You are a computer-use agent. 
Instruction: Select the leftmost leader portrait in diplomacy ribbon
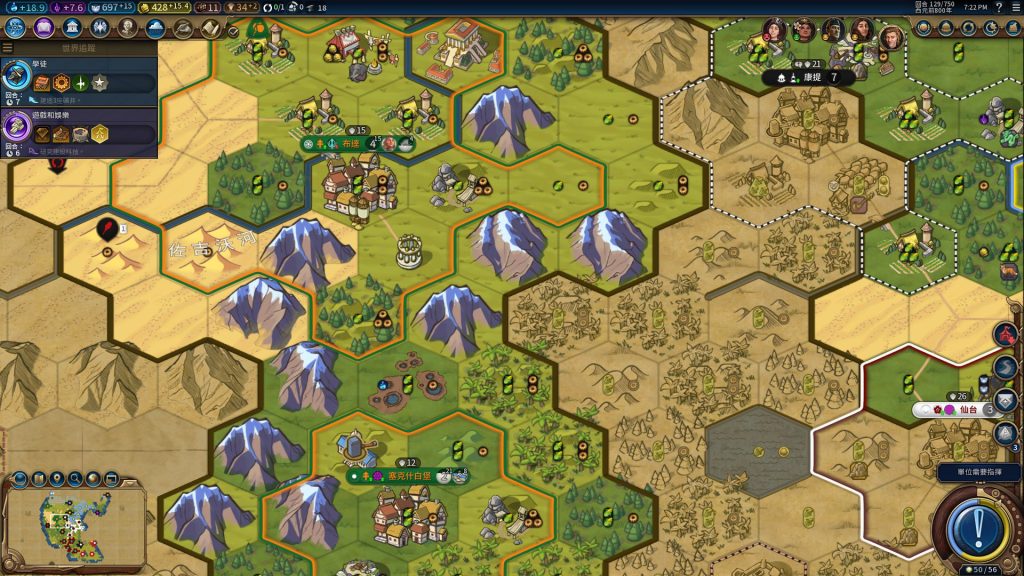773,30
